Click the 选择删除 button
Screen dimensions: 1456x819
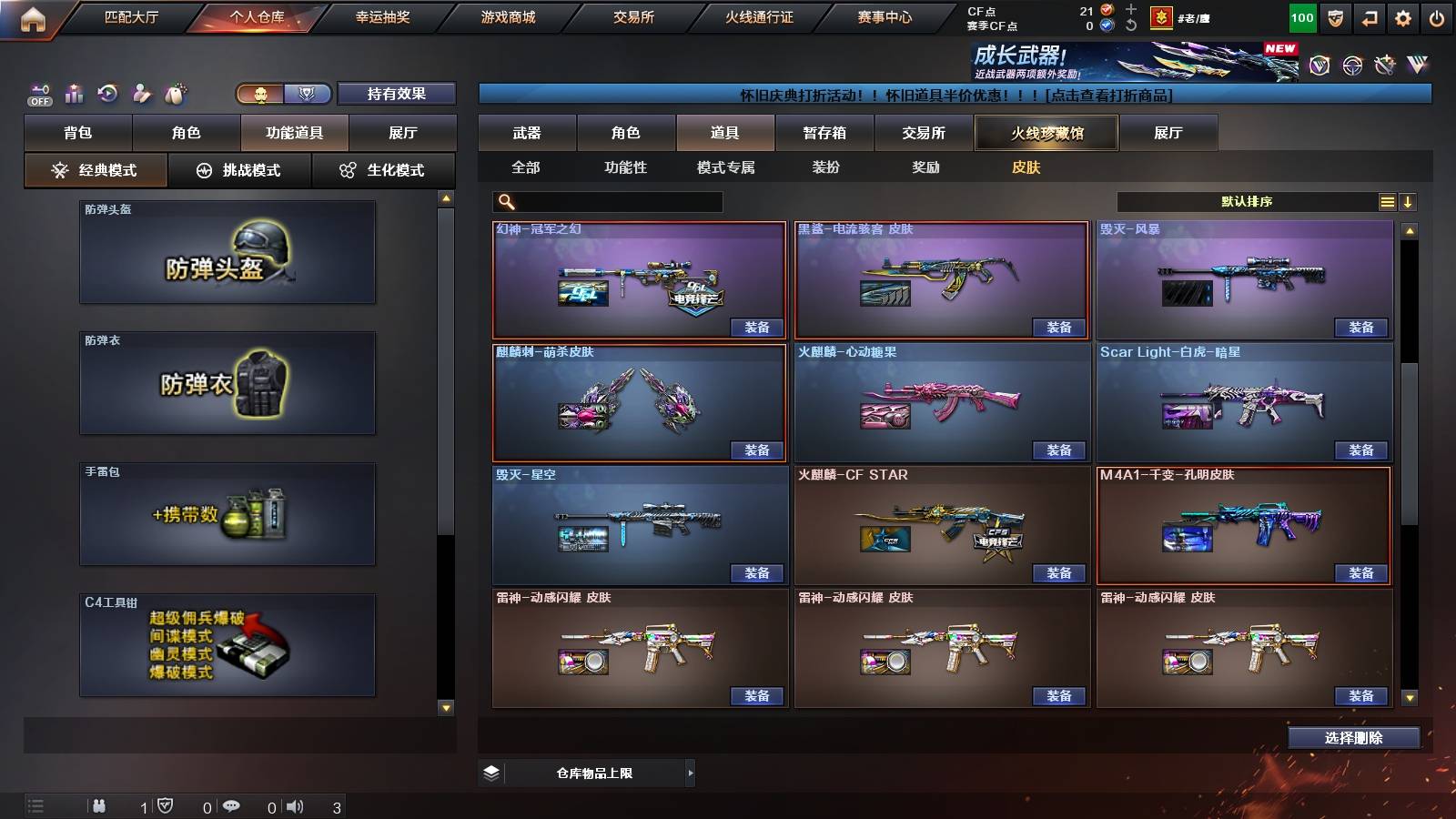click(1353, 737)
